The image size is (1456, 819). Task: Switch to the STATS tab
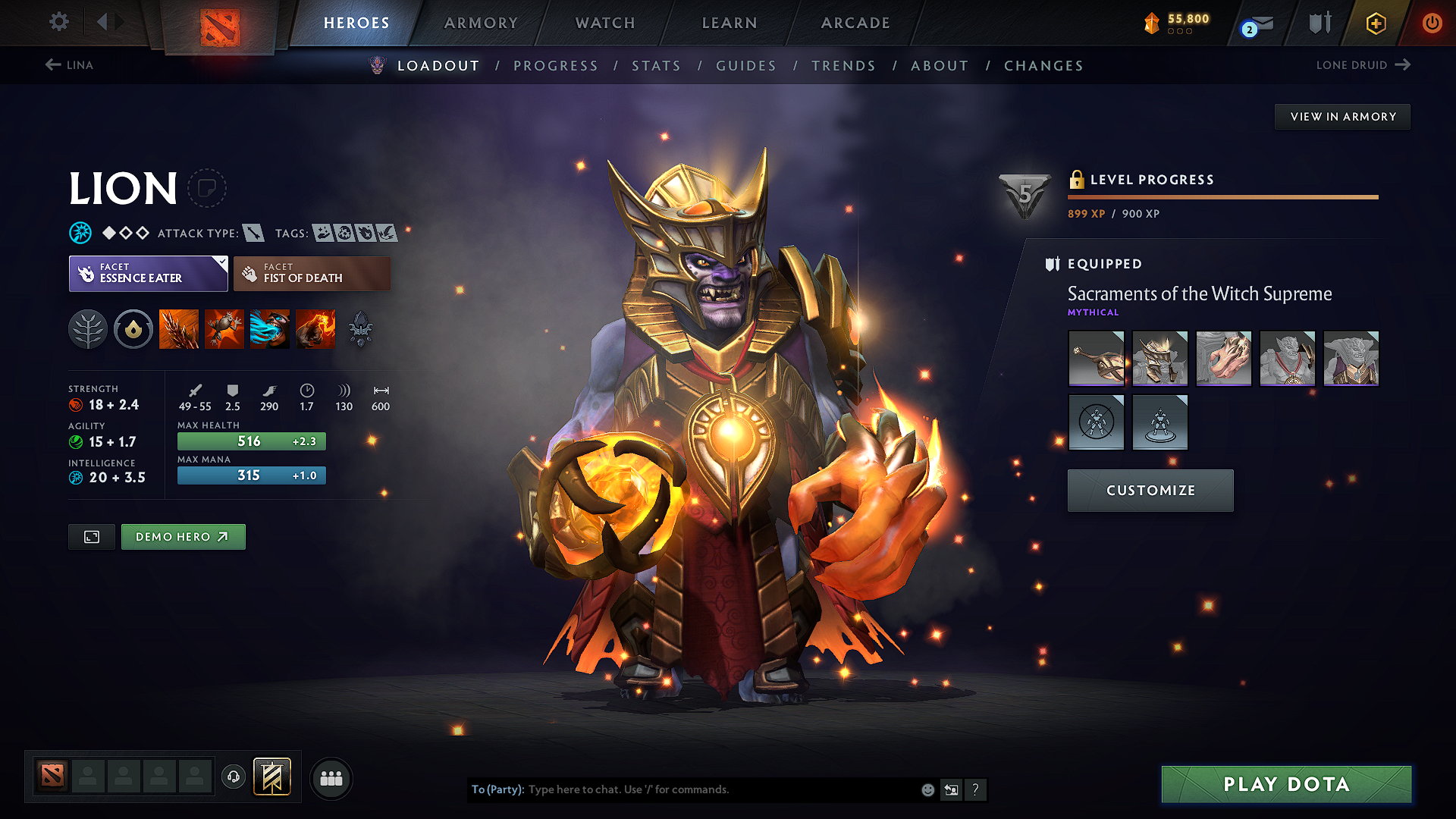tap(656, 66)
